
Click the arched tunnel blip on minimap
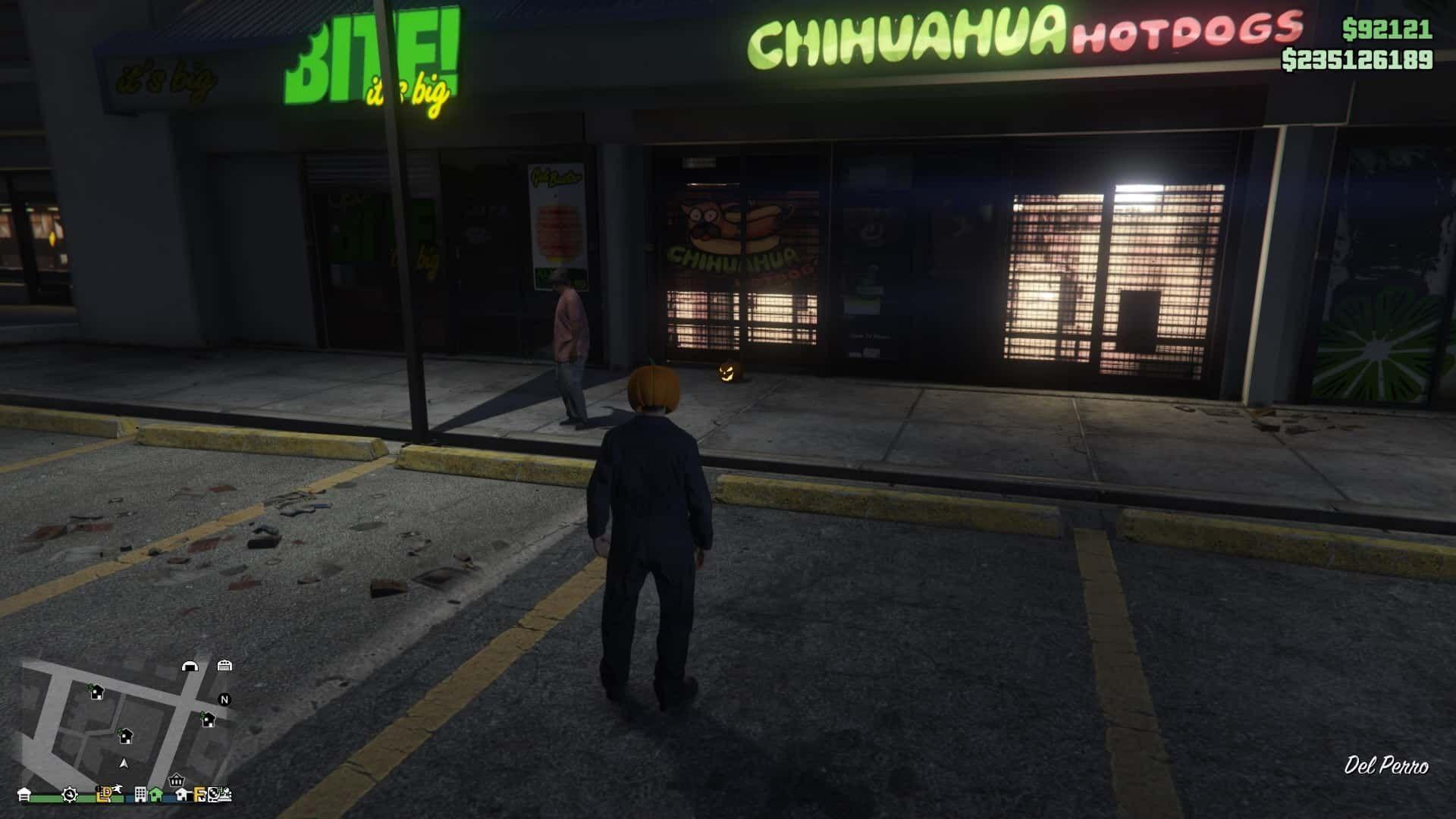click(190, 666)
